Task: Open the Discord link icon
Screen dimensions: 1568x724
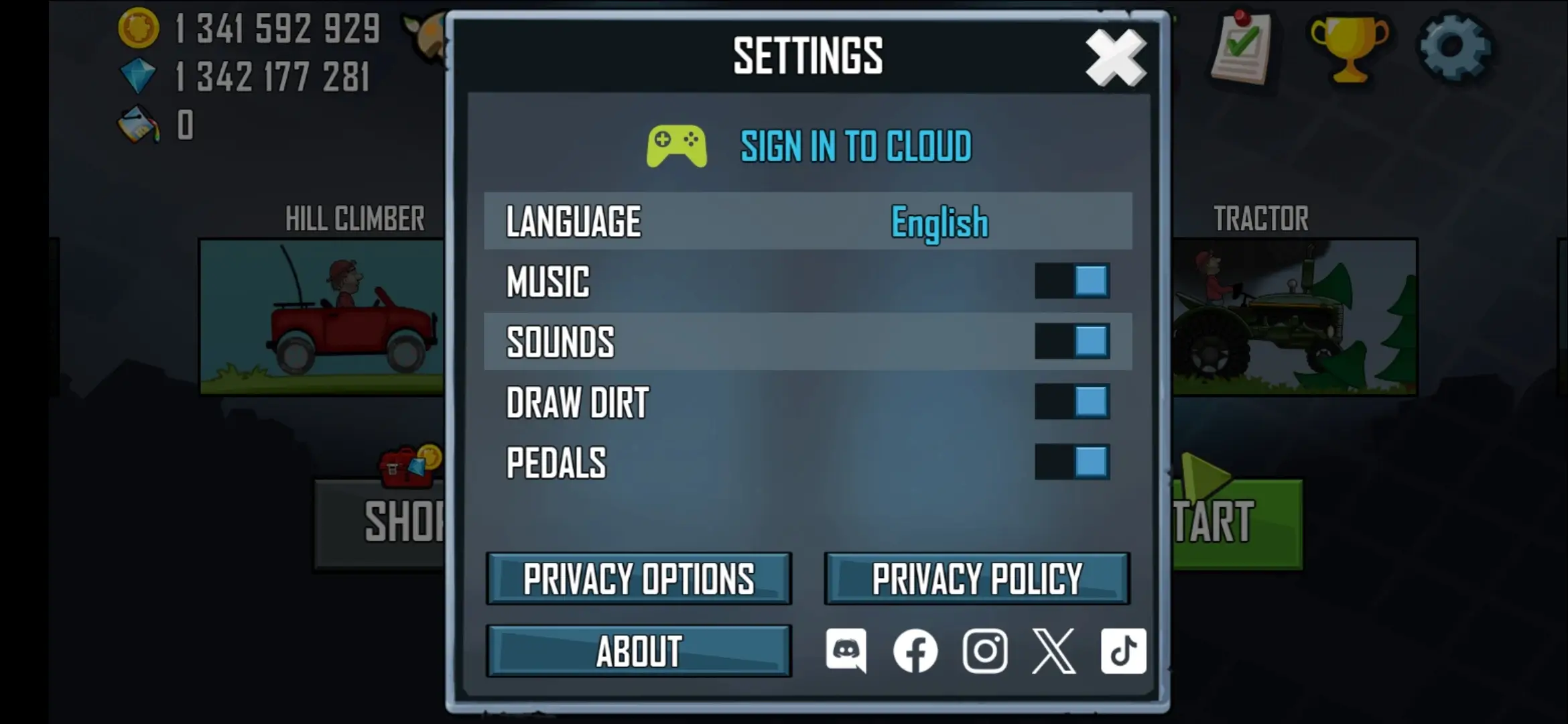Action: click(x=846, y=650)
